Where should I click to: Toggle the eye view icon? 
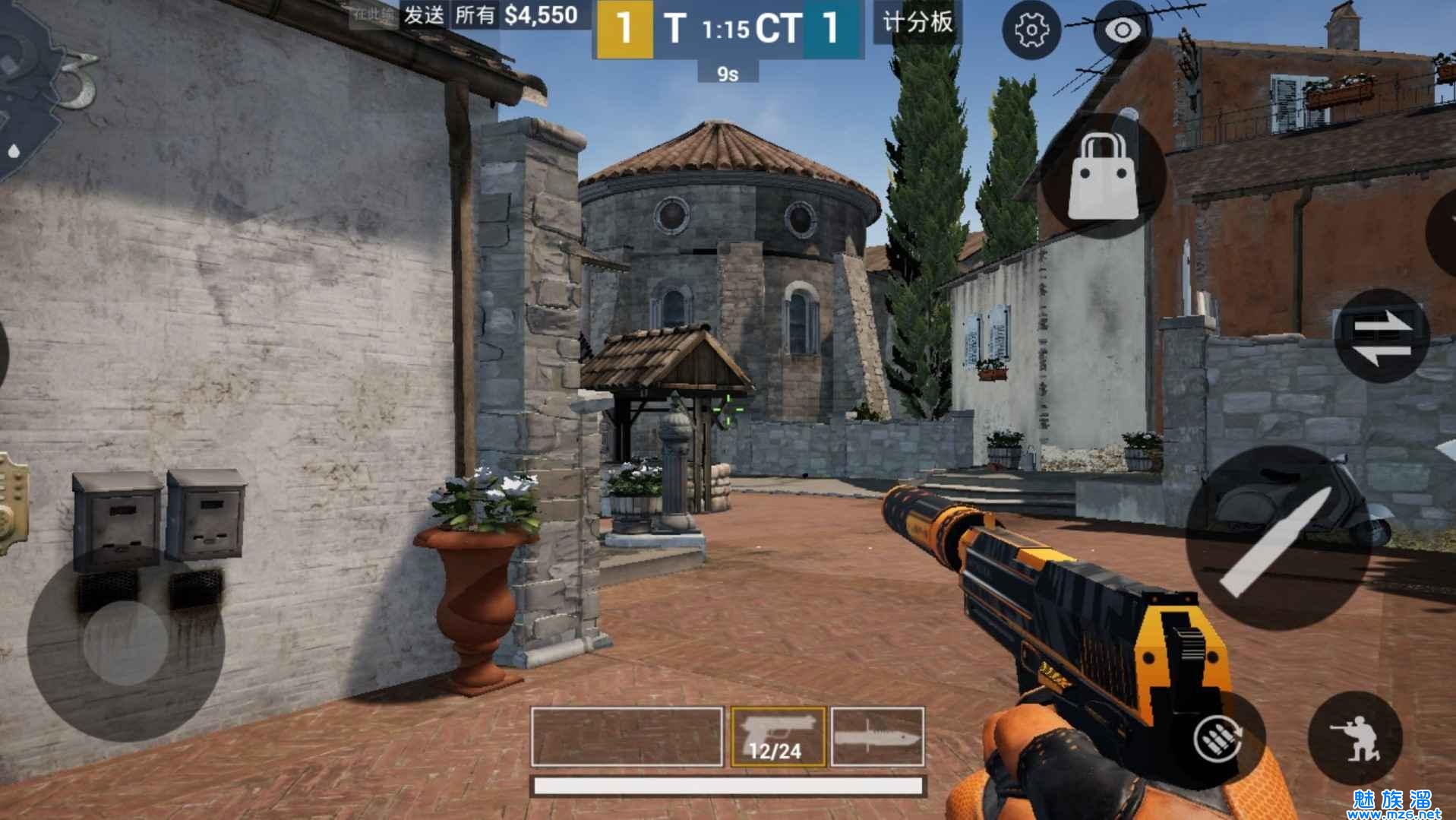pyautogui.click(x=1123, y=30)
